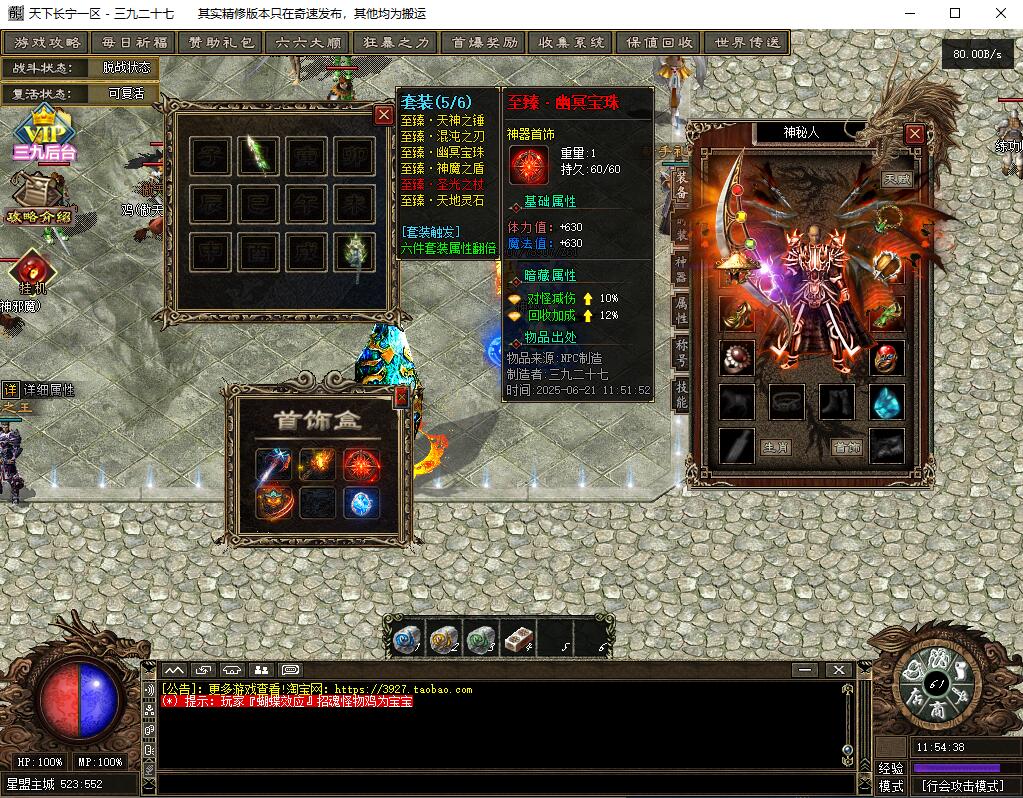
Task: Maximize the game window
Action: click(x=955, y=13)
